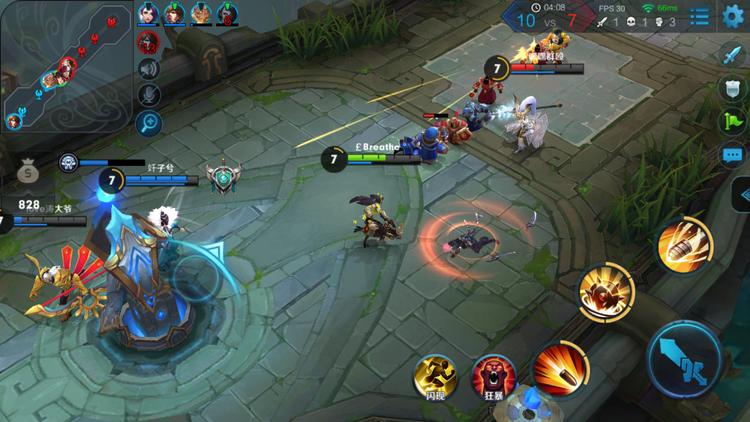Screen dimensions: 750x422
Task: Click the minimap
Action: (x=66, y=66)
